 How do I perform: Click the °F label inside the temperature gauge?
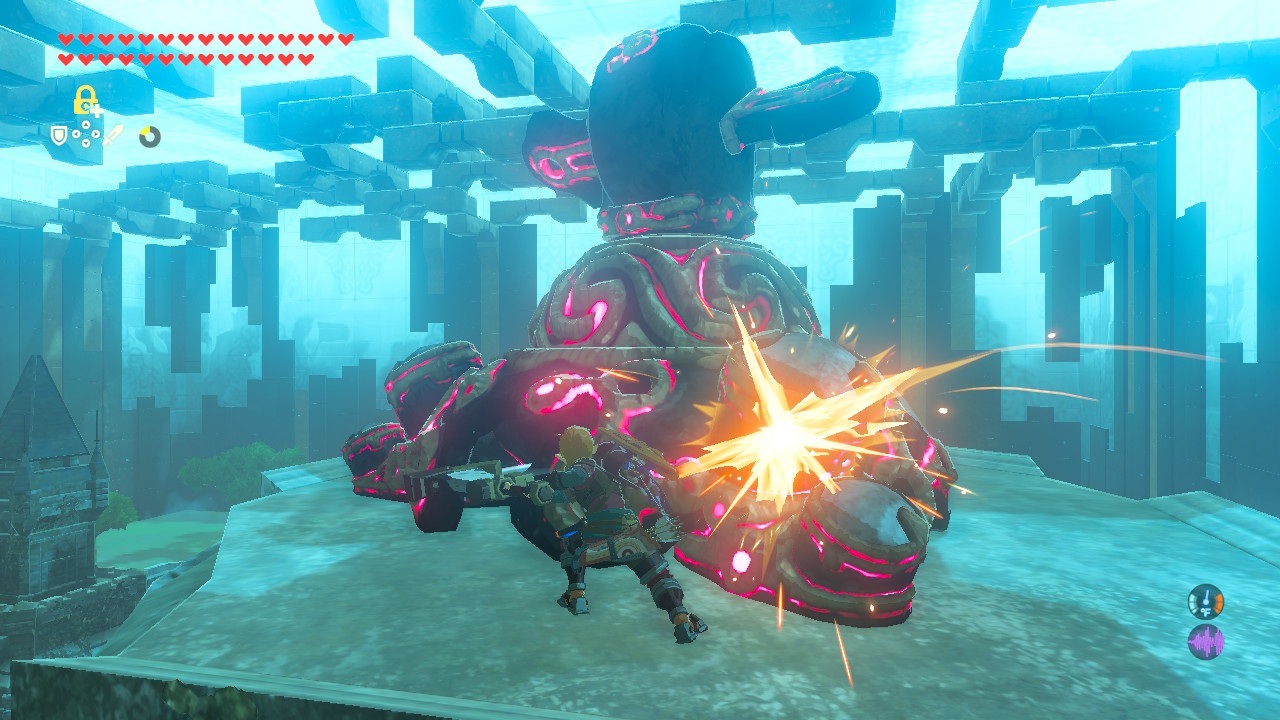[1206, 612]
